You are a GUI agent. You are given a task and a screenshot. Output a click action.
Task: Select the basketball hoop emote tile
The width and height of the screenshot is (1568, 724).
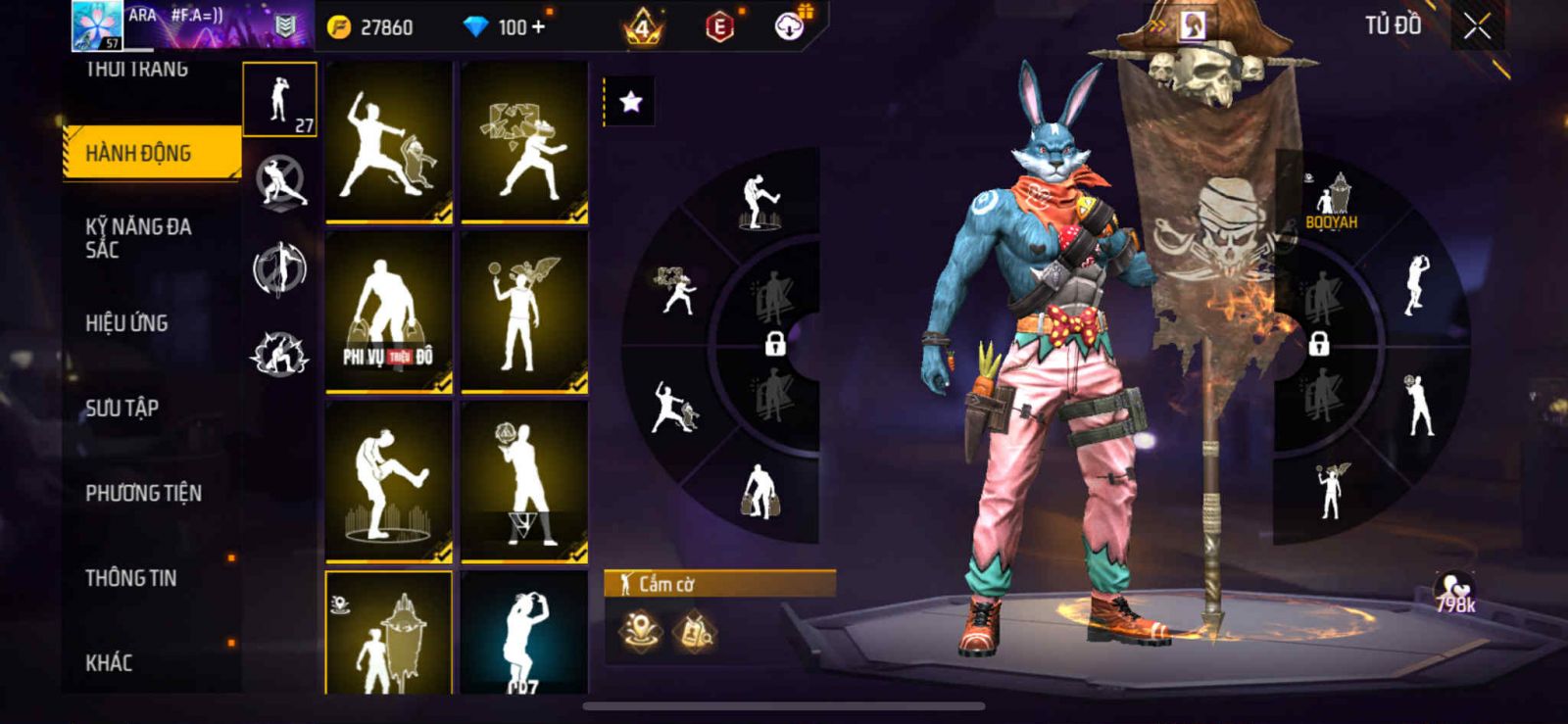pos(524,482)
